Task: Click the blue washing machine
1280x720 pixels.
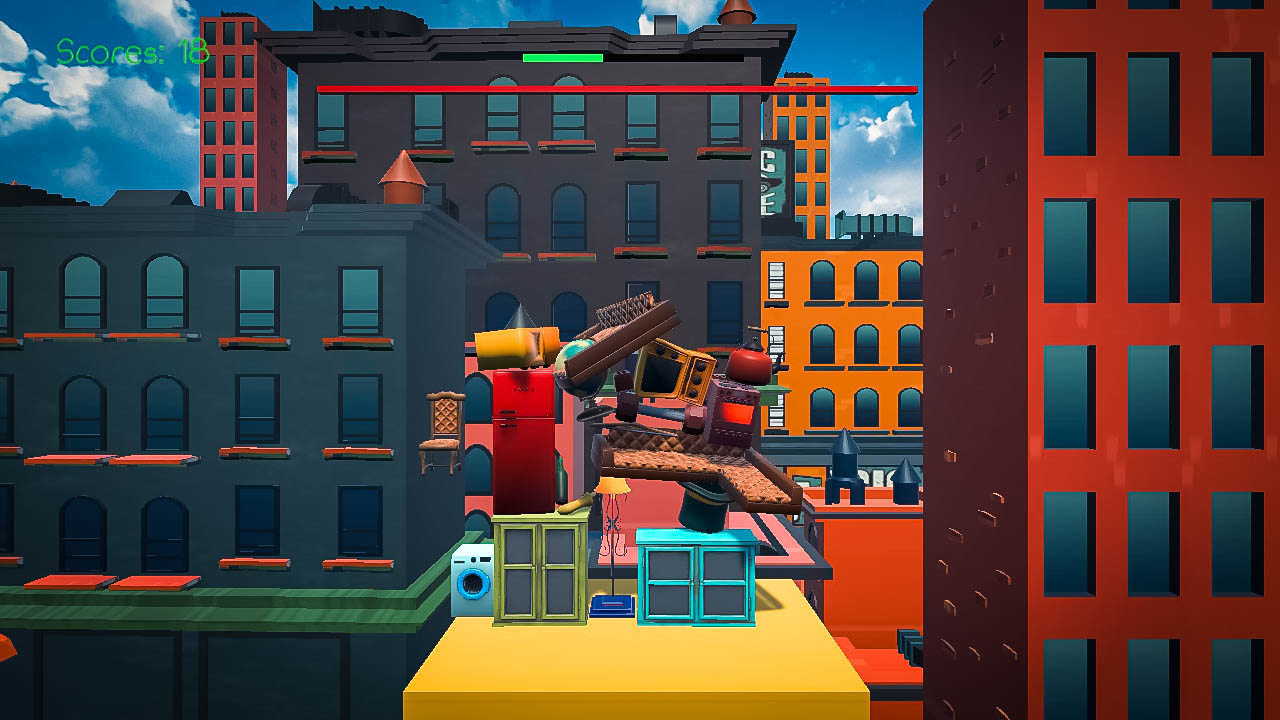Action: (x=472, y=580)
